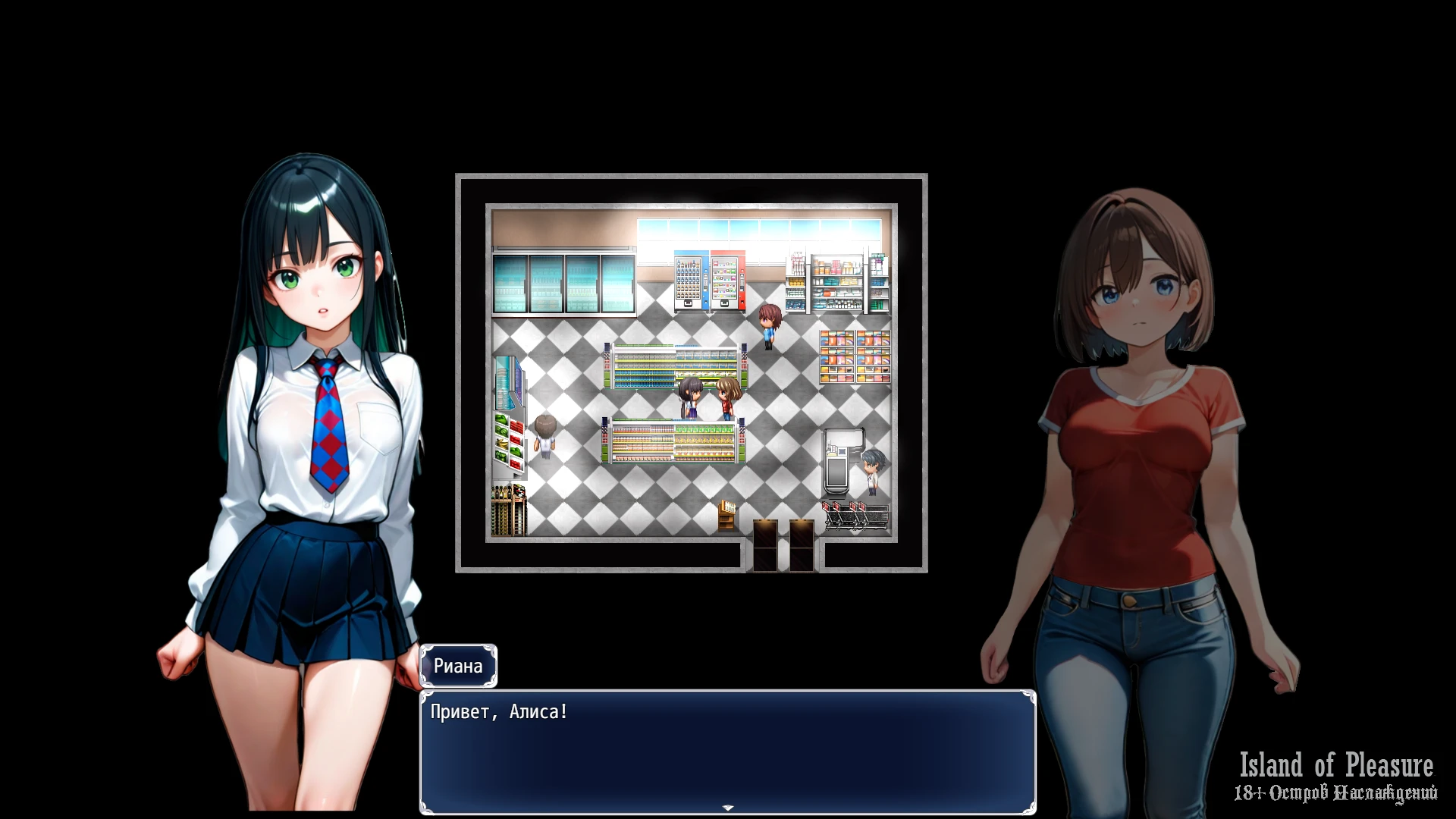
Task: Click the dialogue continue arrow indicator
Action: [x=728, y=808]
